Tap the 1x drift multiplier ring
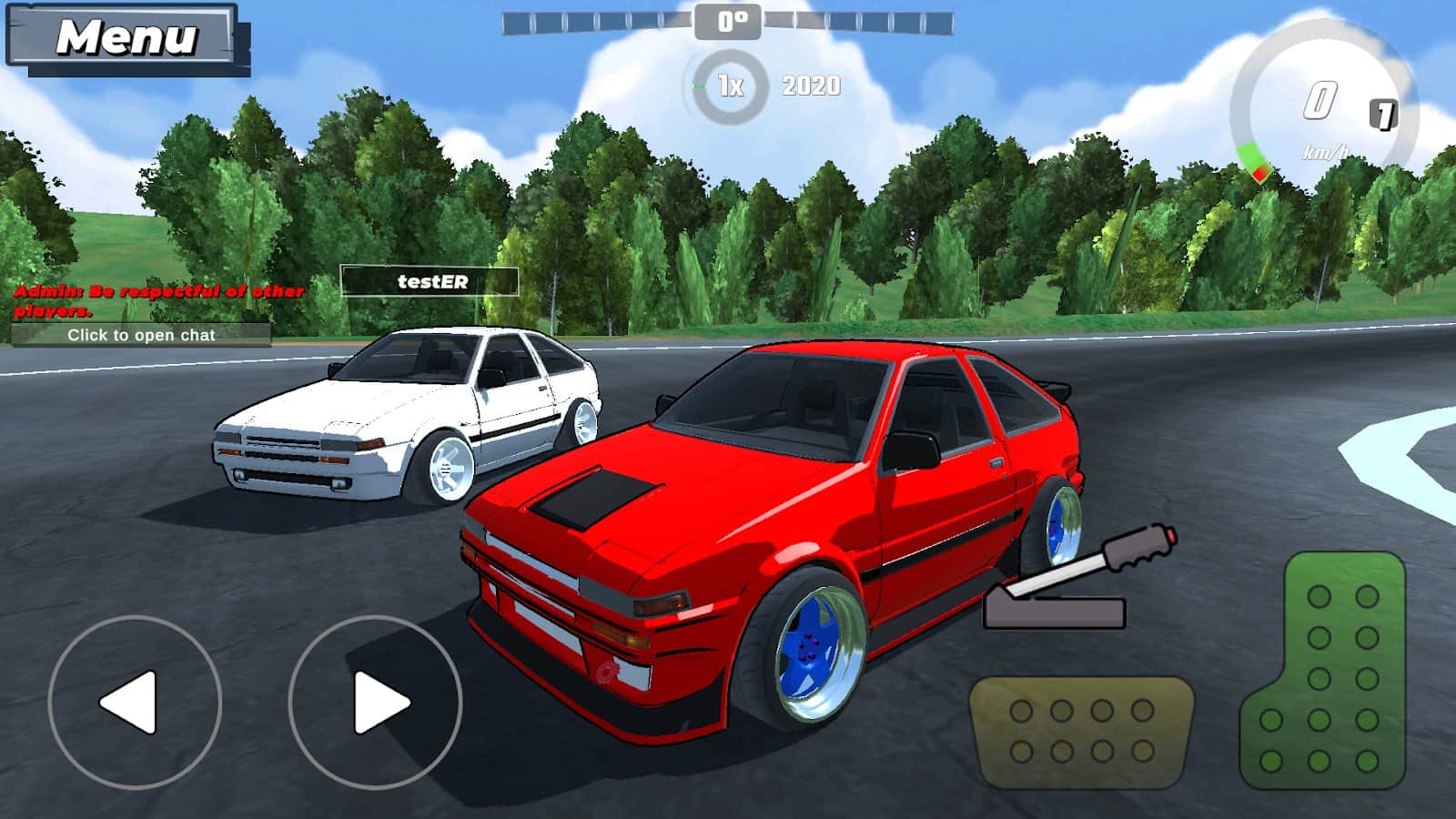The width and height of the screenshot is (1456, 819). pos(728,84)
